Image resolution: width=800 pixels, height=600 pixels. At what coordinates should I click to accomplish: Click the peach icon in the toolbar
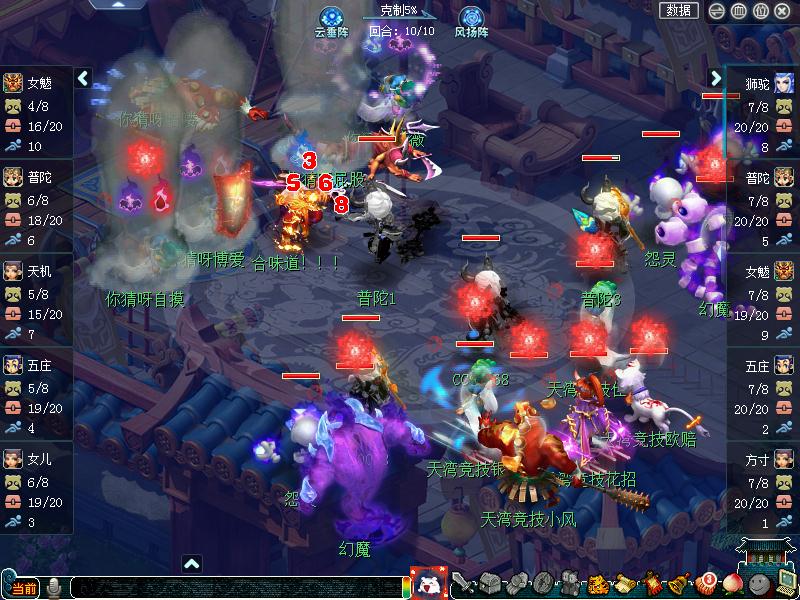(x=733, y=584)
